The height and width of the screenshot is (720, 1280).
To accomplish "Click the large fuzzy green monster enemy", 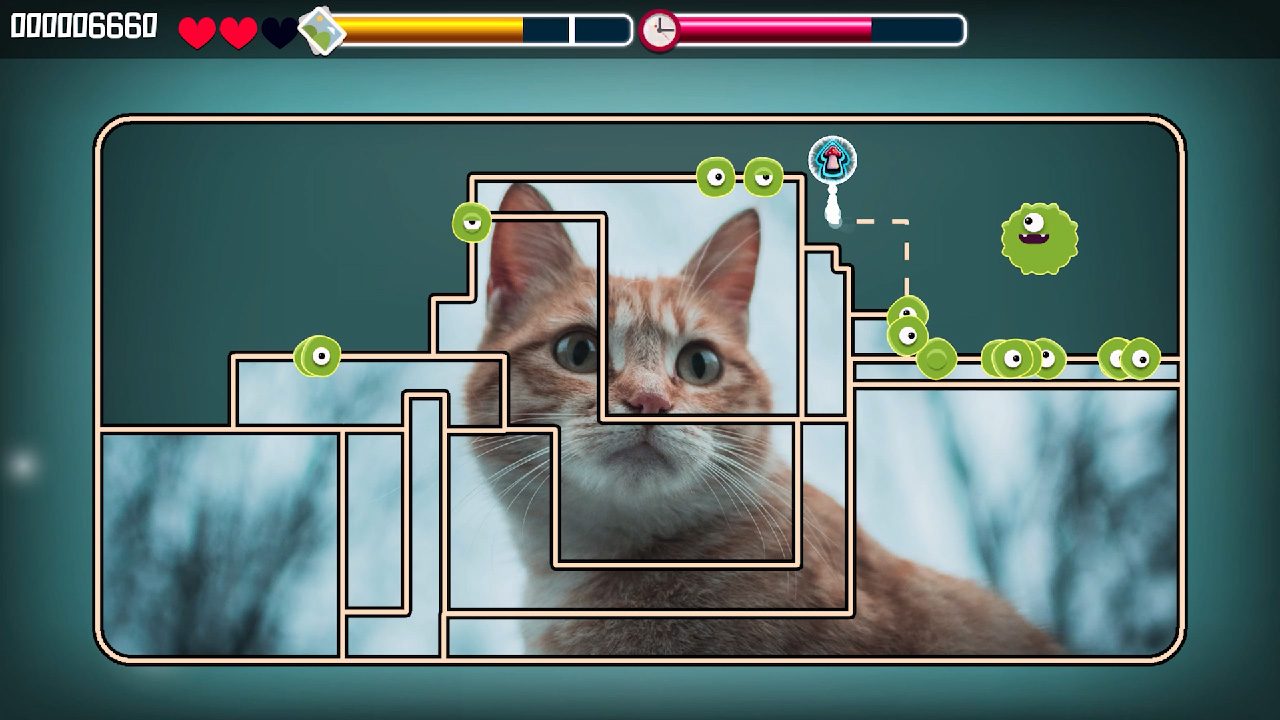I will point(1040,238).
